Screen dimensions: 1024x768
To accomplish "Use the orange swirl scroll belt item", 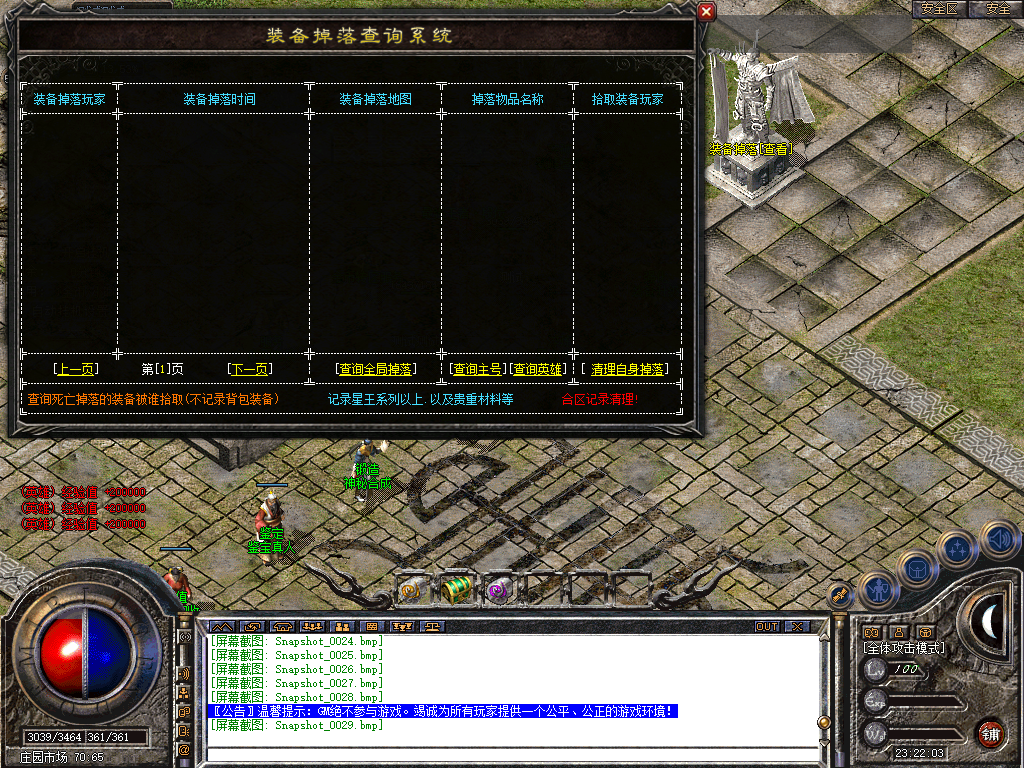I will click(x=413, y=590).
